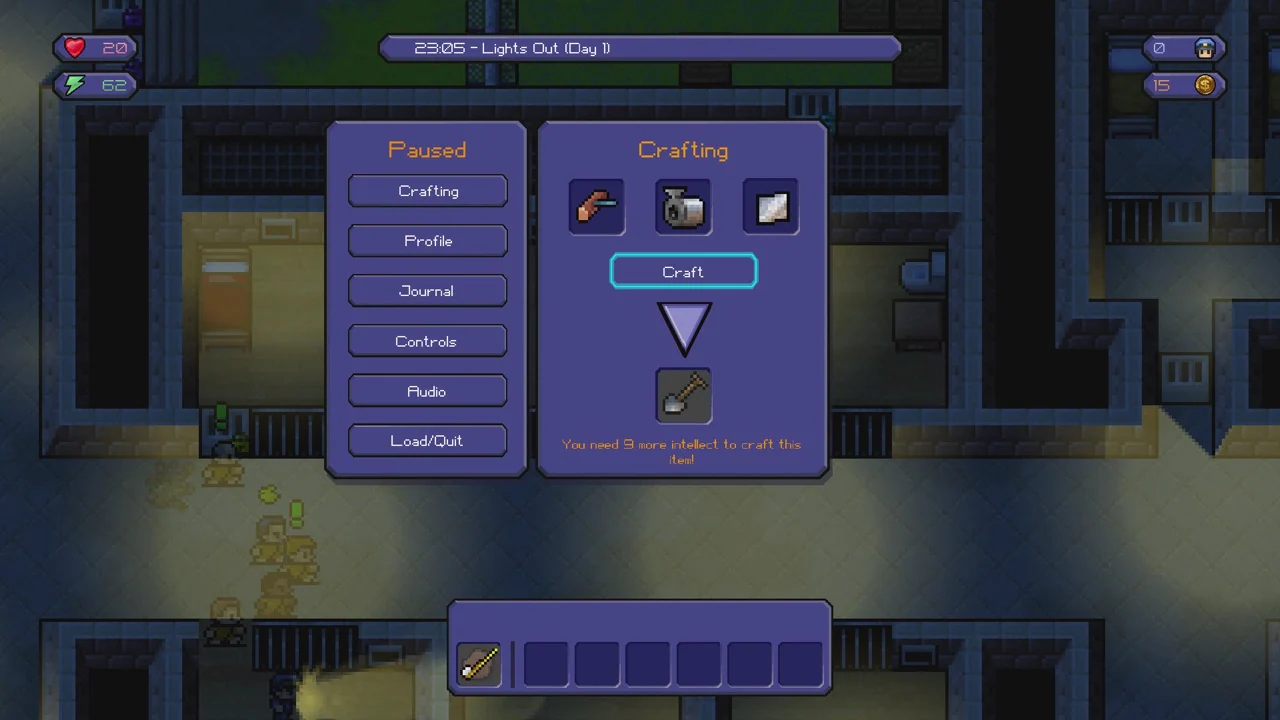
Task: Click the duct tape ingredient icon
Action: (x=683, y=207)
